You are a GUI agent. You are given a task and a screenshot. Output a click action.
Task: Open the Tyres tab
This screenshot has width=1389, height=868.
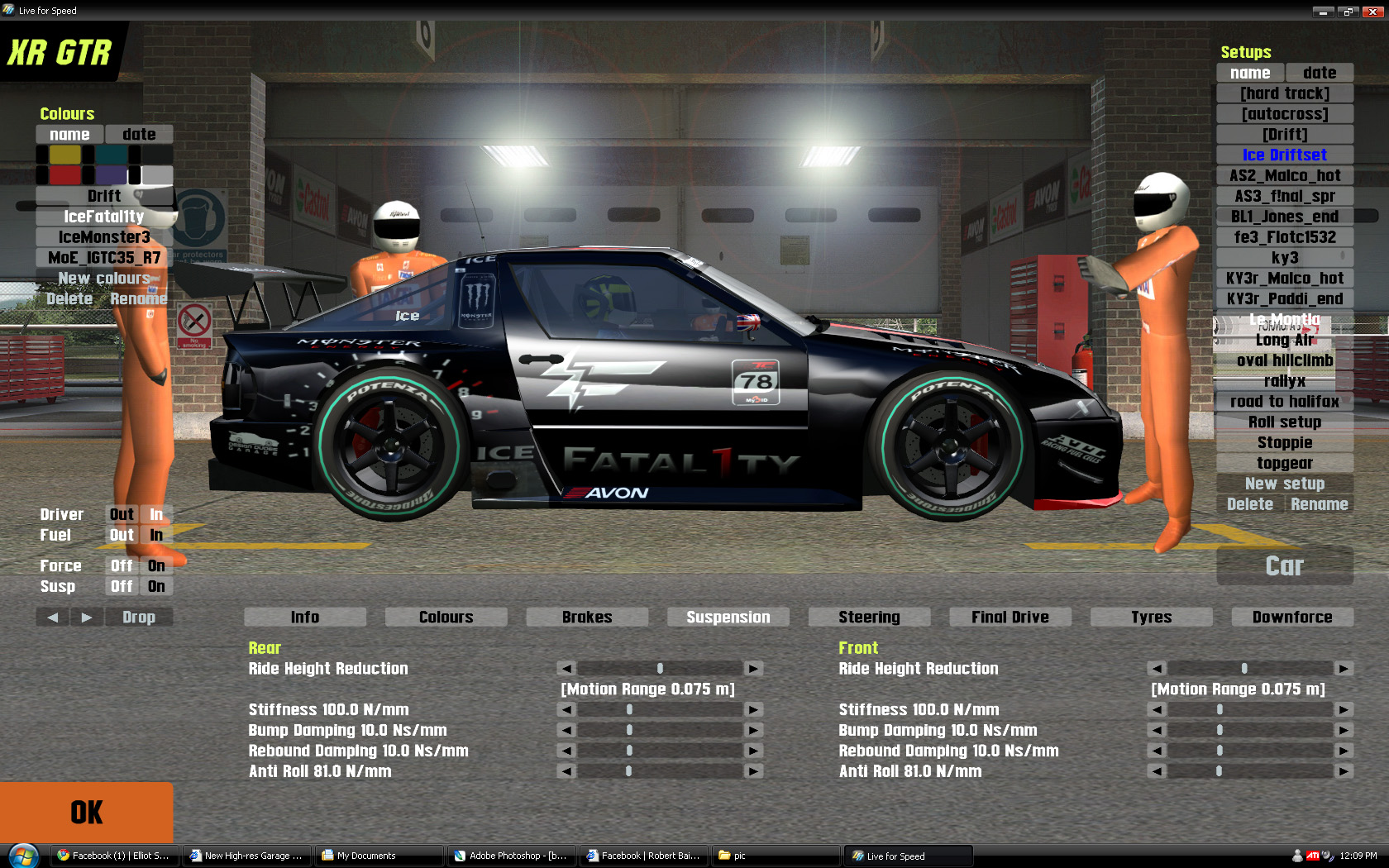coord(1151,617)
